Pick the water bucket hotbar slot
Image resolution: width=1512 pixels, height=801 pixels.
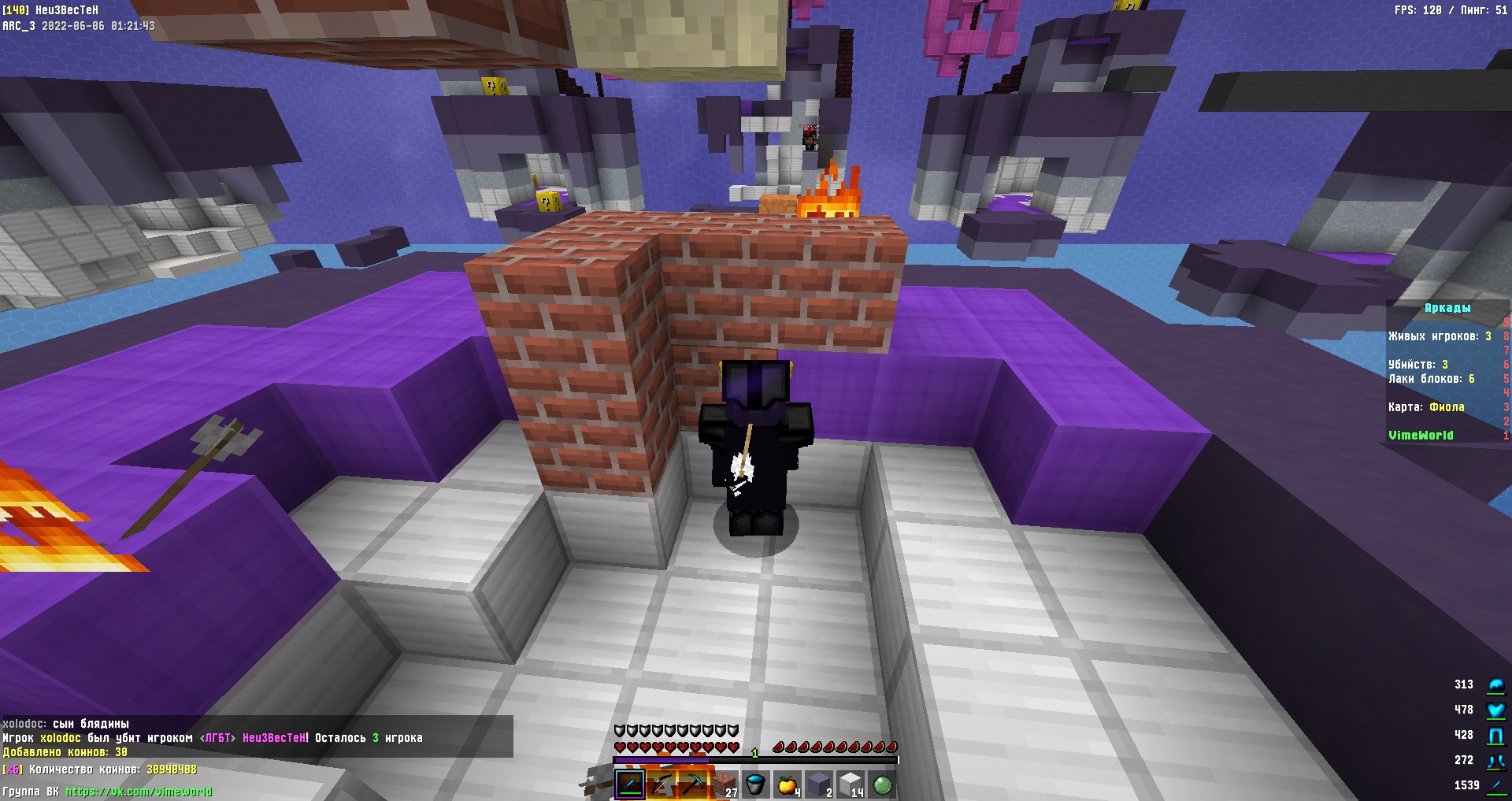755,784
